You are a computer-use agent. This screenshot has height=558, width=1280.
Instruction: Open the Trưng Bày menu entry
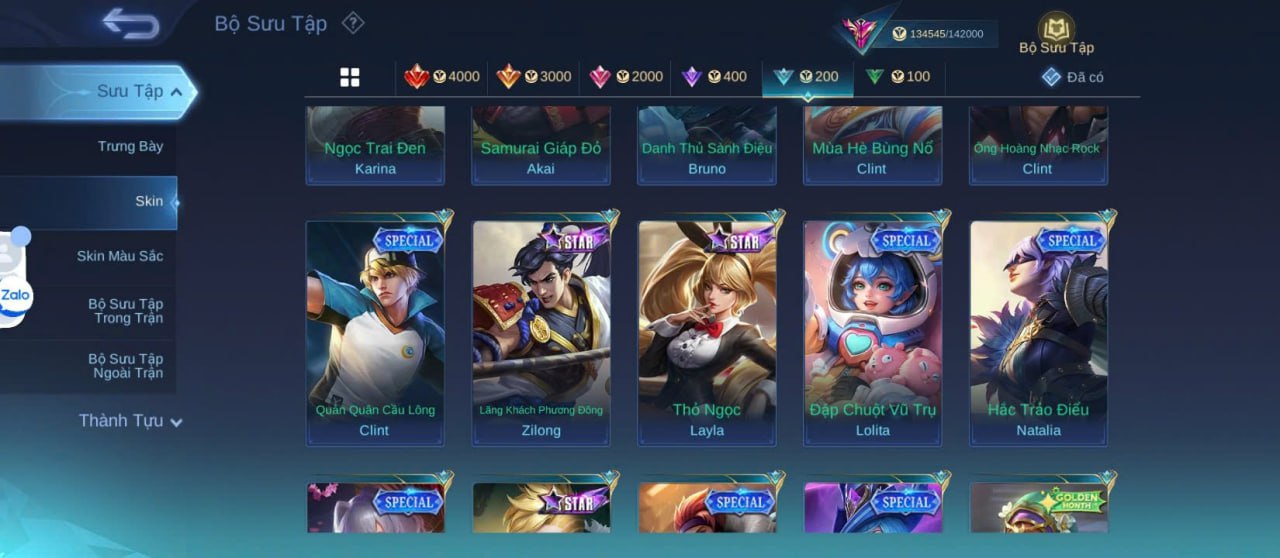coord(130,147)
